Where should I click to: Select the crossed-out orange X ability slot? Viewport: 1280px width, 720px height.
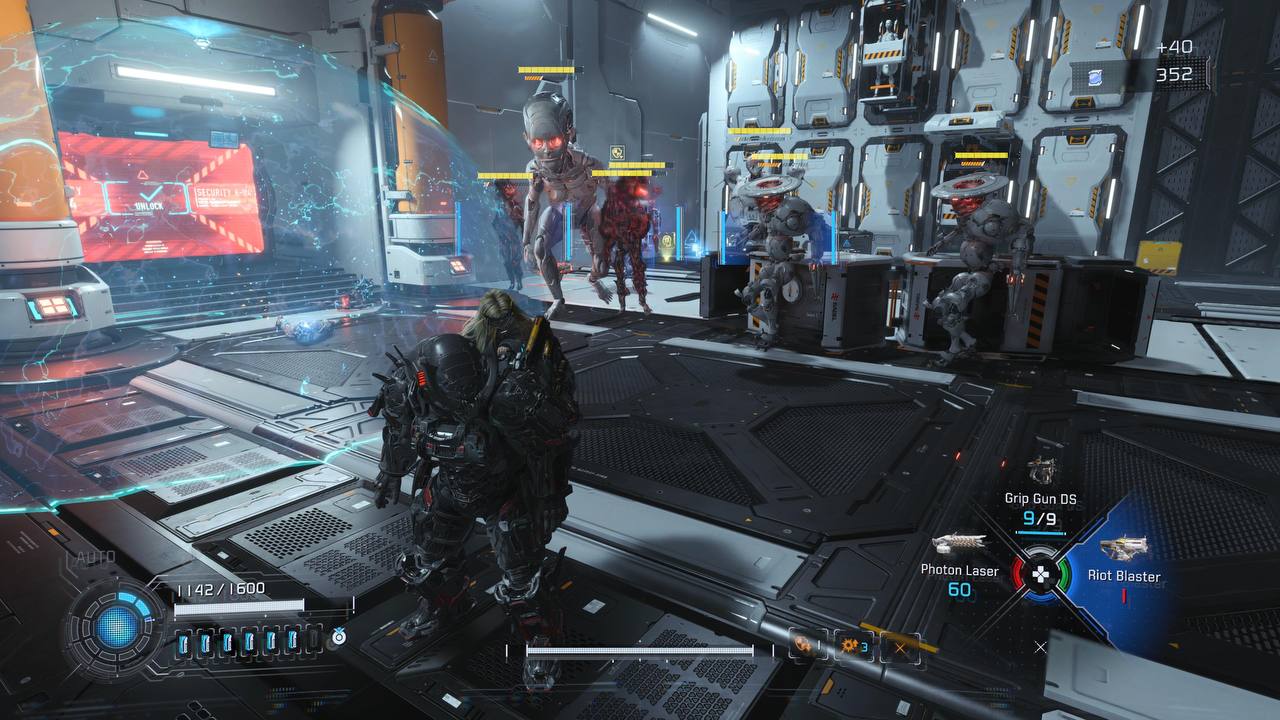(x=901, y=647)
